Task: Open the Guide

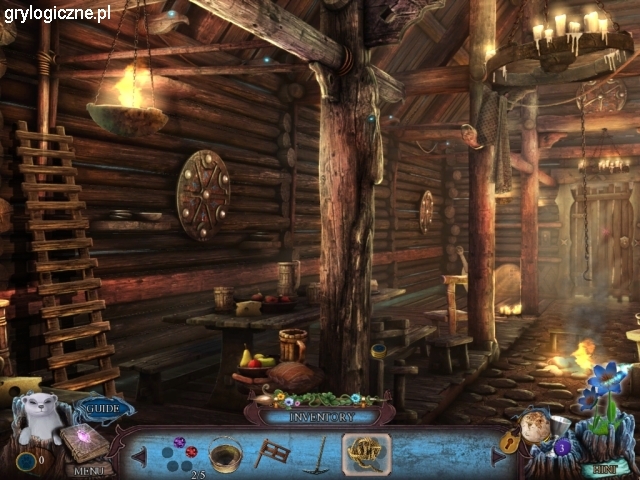Action: tap(101, 408)
